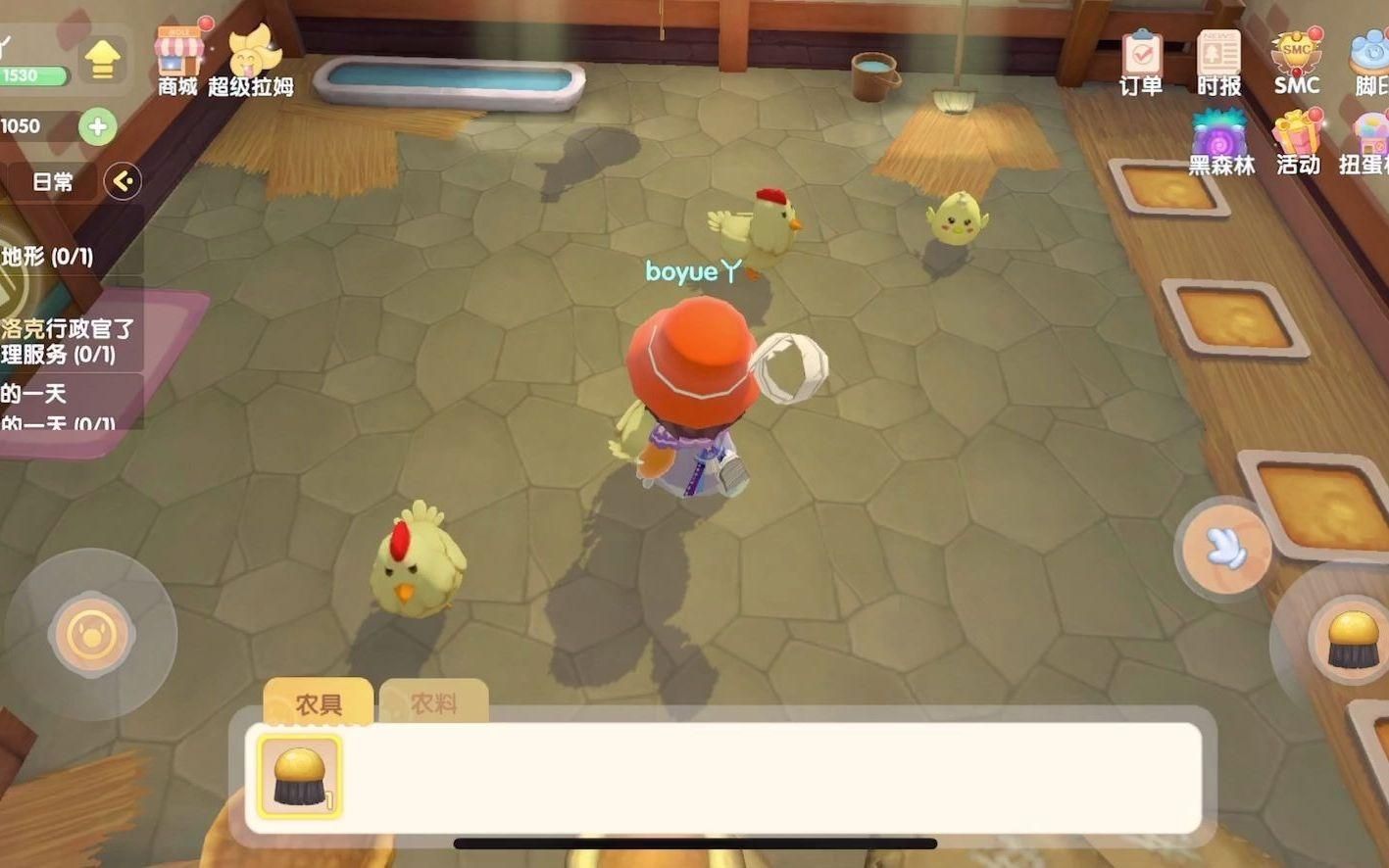Image resolution: width=1389 pixels, height=868 pixels.
Task: Use the brush action button
Action: coord(1352,640)
